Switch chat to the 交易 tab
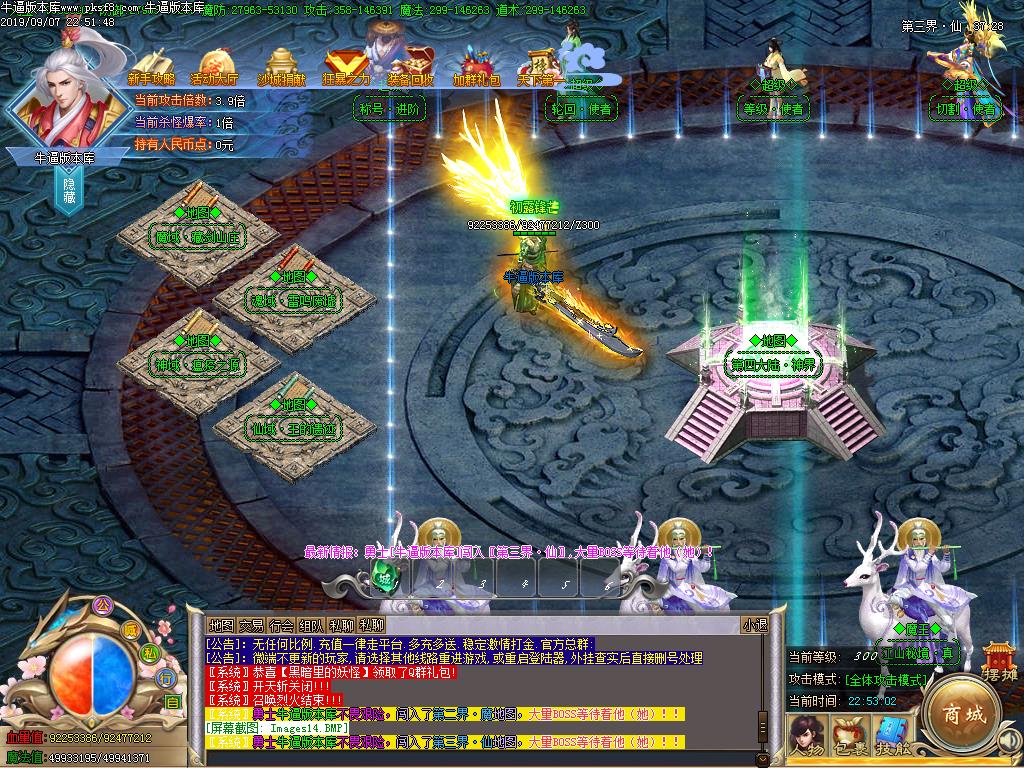Viewport: 1024px width, 768px height. click(252, 625)
